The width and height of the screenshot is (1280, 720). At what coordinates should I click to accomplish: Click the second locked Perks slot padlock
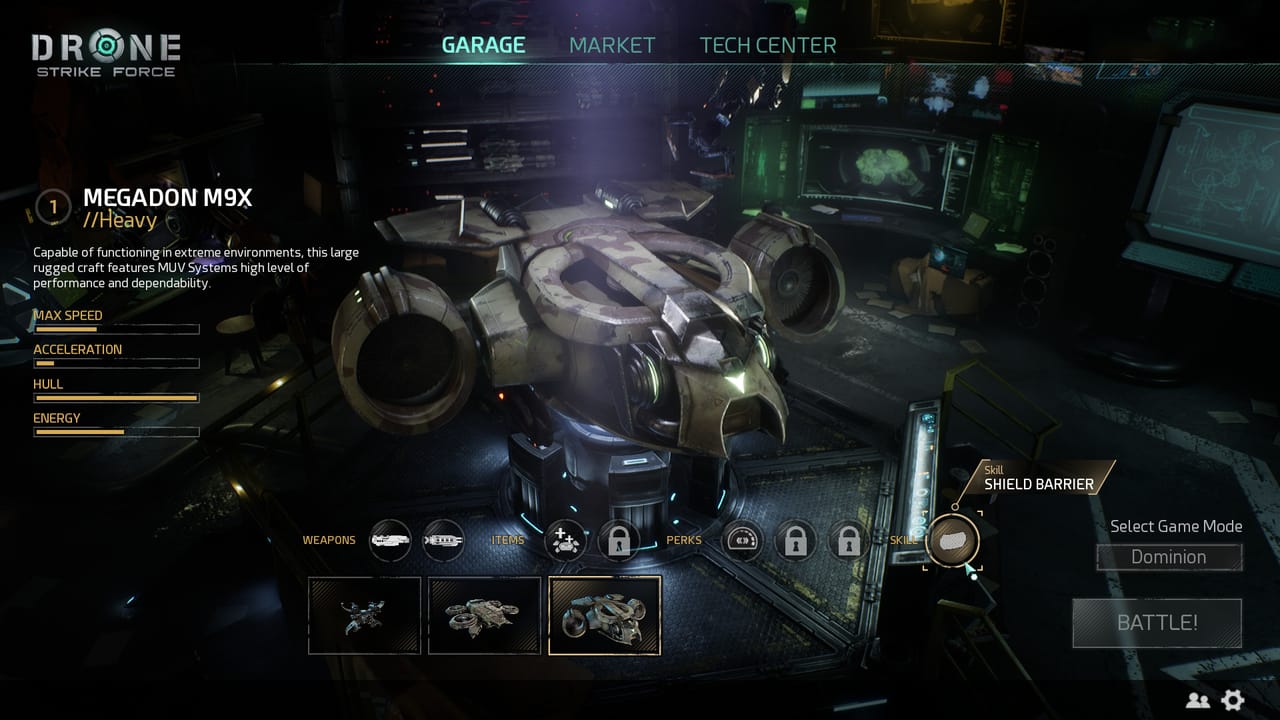(x=848, y=540)
